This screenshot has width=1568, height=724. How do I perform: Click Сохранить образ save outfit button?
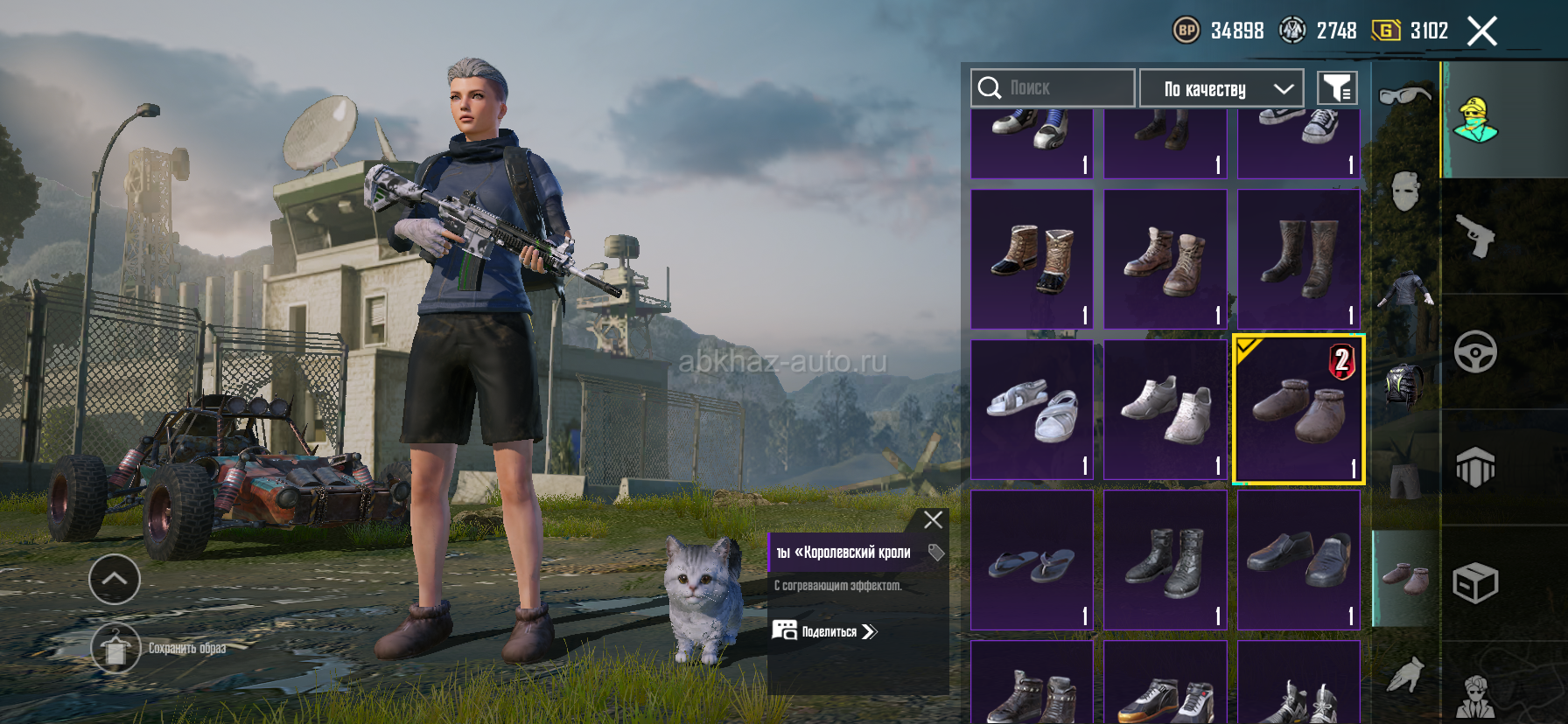(x=115, y=649)
